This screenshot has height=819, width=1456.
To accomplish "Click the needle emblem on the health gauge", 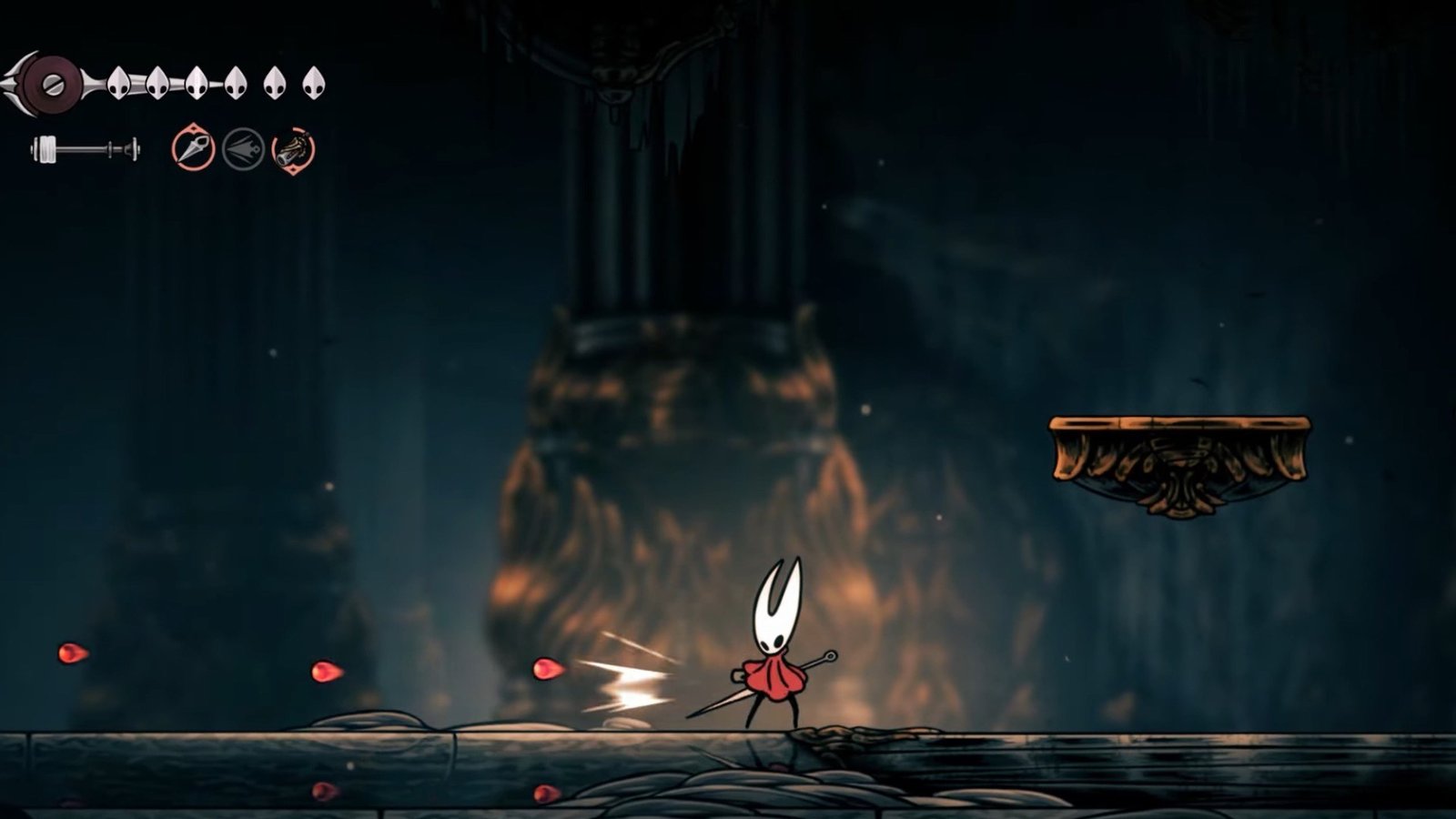I will [52, 86].
